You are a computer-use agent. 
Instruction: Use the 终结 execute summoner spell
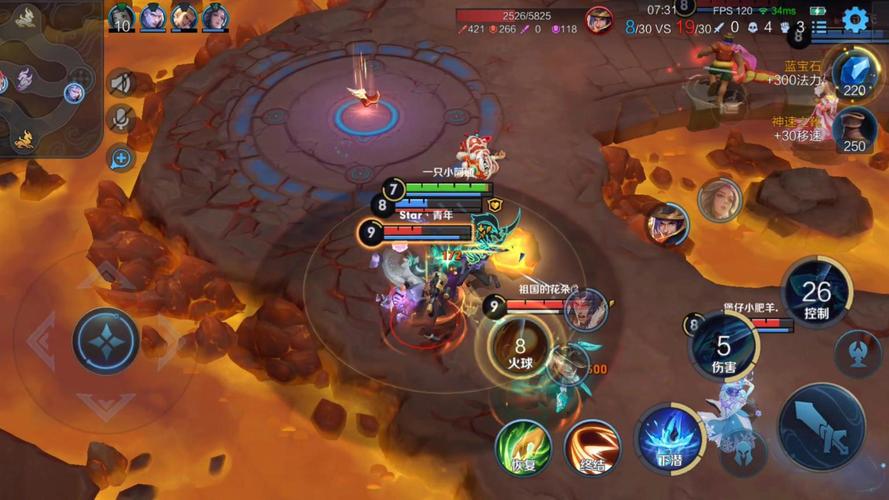(x=592, y=447)
